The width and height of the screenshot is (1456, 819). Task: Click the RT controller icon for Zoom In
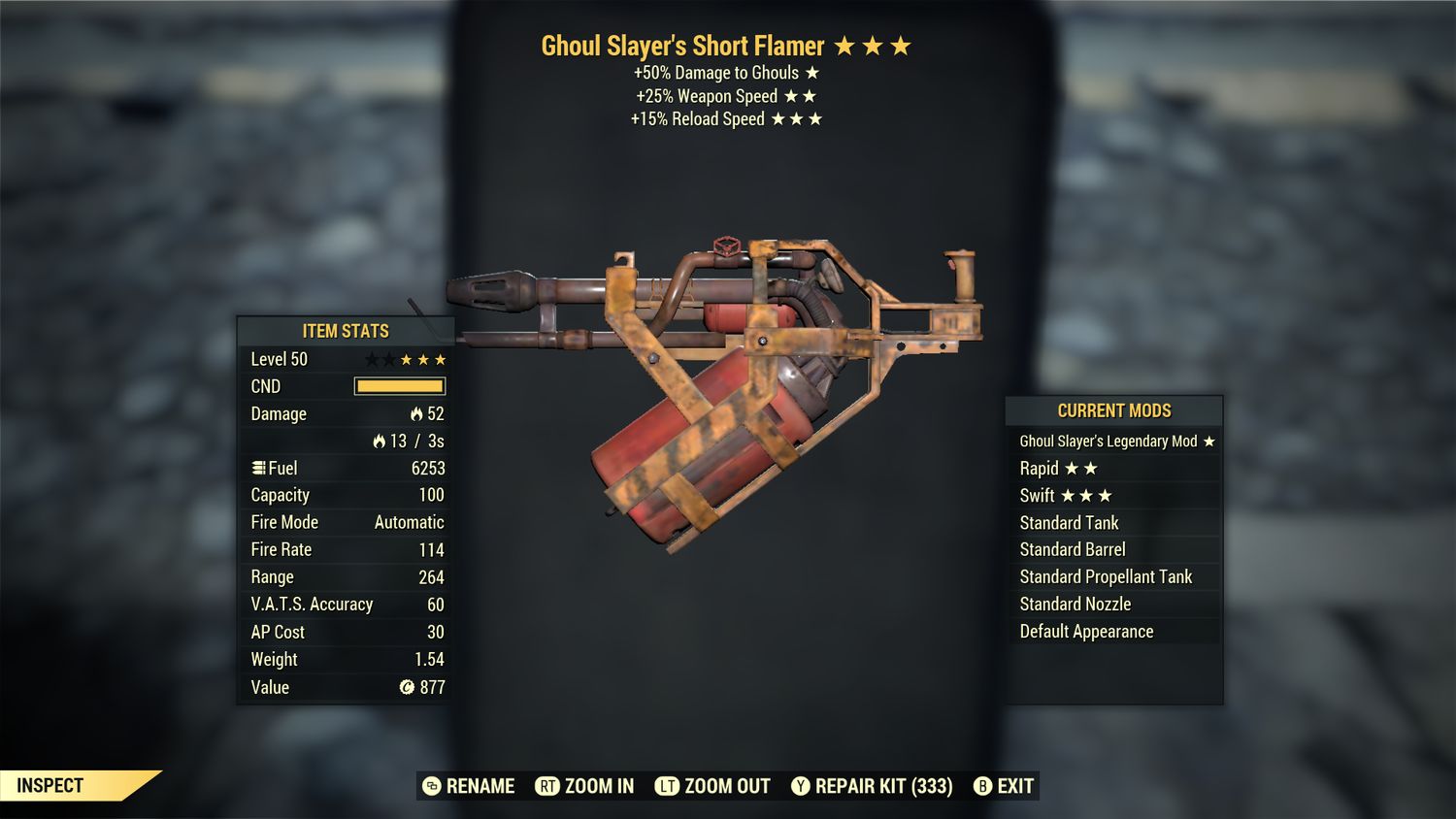[546, 786]
